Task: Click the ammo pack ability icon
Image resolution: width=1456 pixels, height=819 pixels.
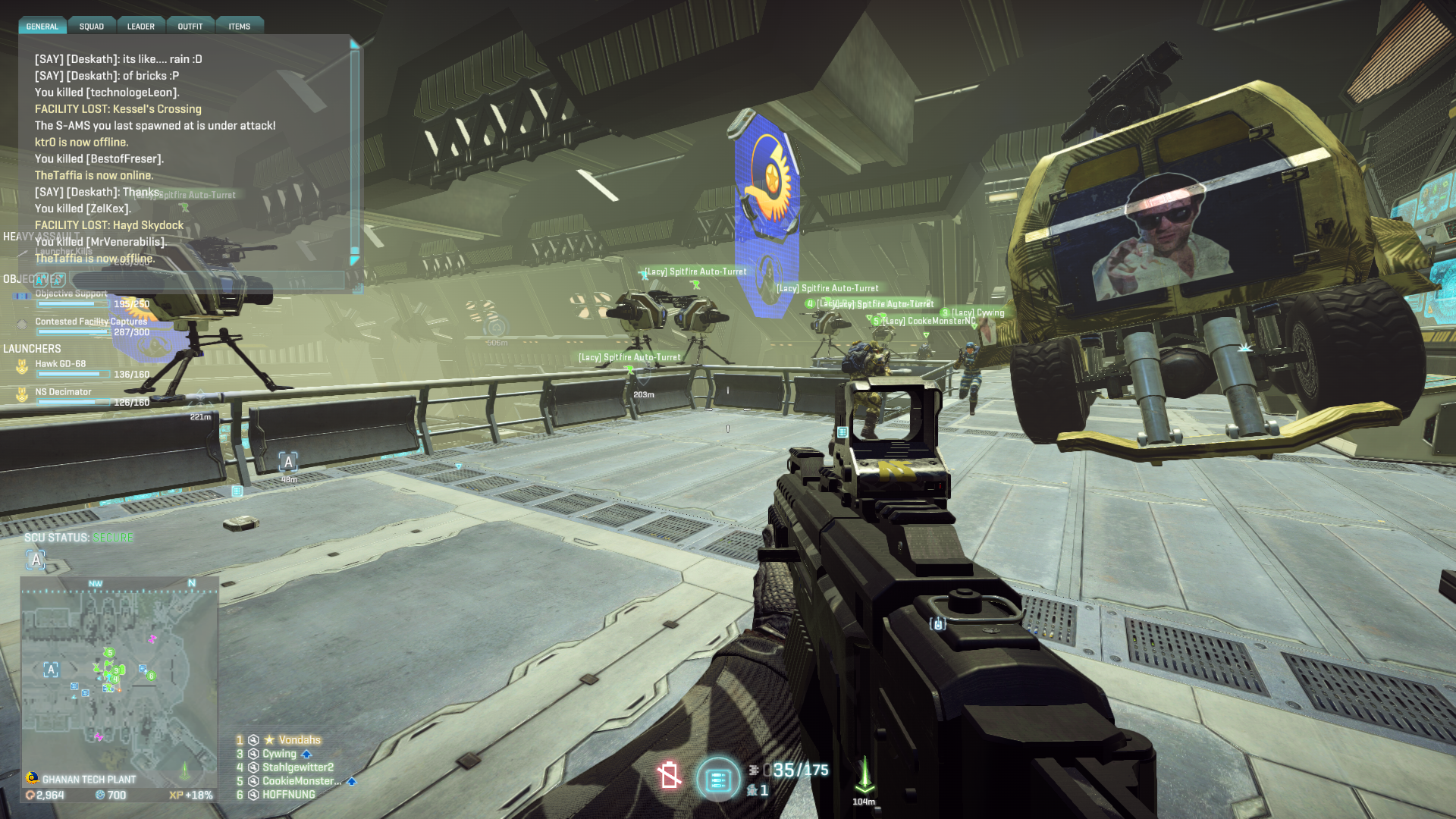Action: [x=717, y=779]
